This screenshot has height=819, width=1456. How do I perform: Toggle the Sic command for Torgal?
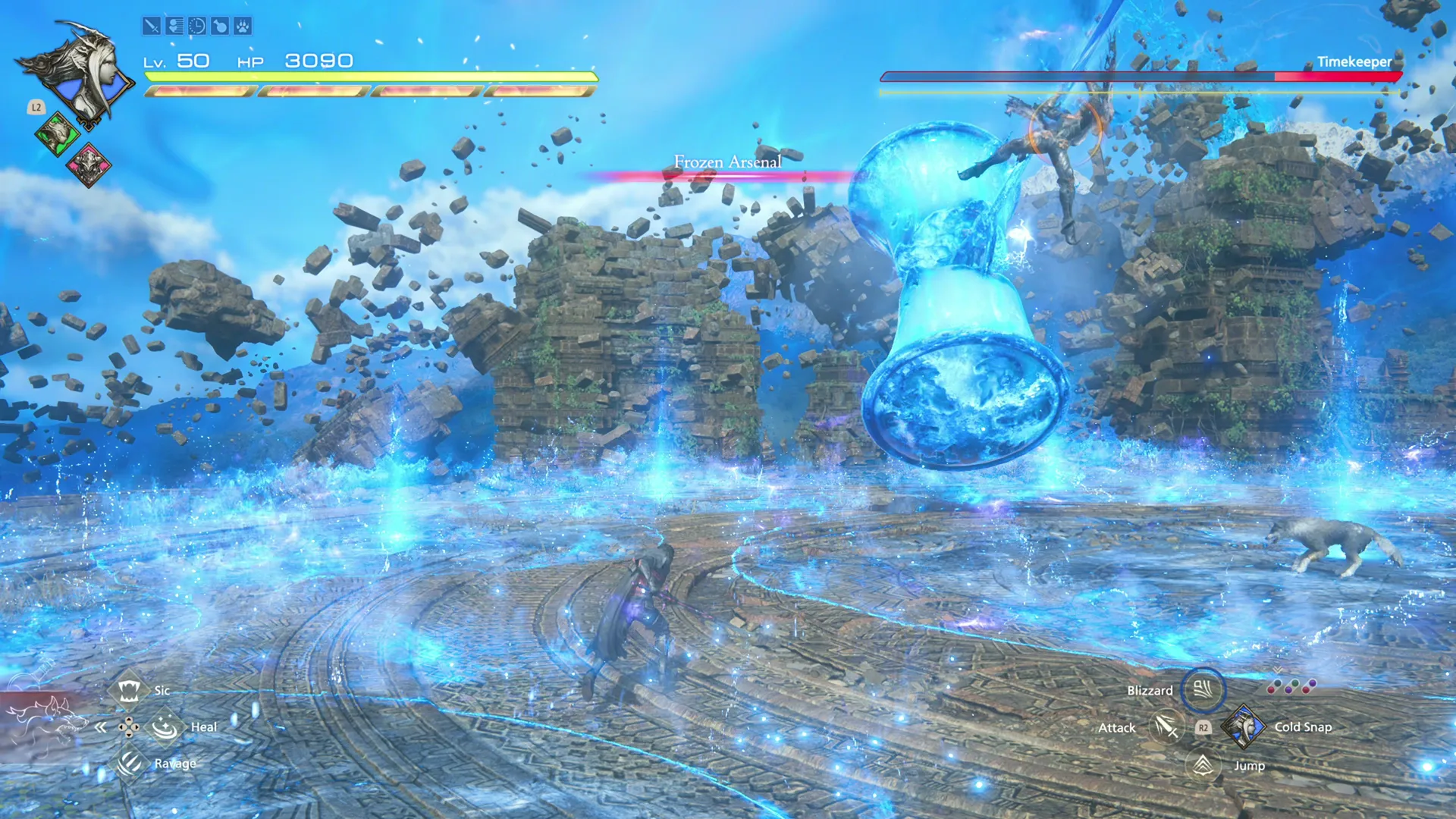click(x=129, y=691)
